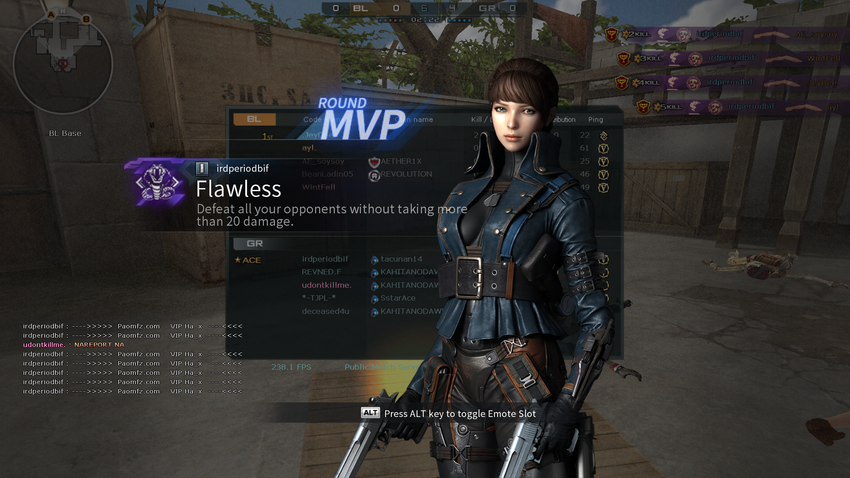Image resolution: width=850 pixels, height=478 pixels.
Task: Click the AETHER1X clan emblem on the scoreboard
Action: click(x=374, y=161)
